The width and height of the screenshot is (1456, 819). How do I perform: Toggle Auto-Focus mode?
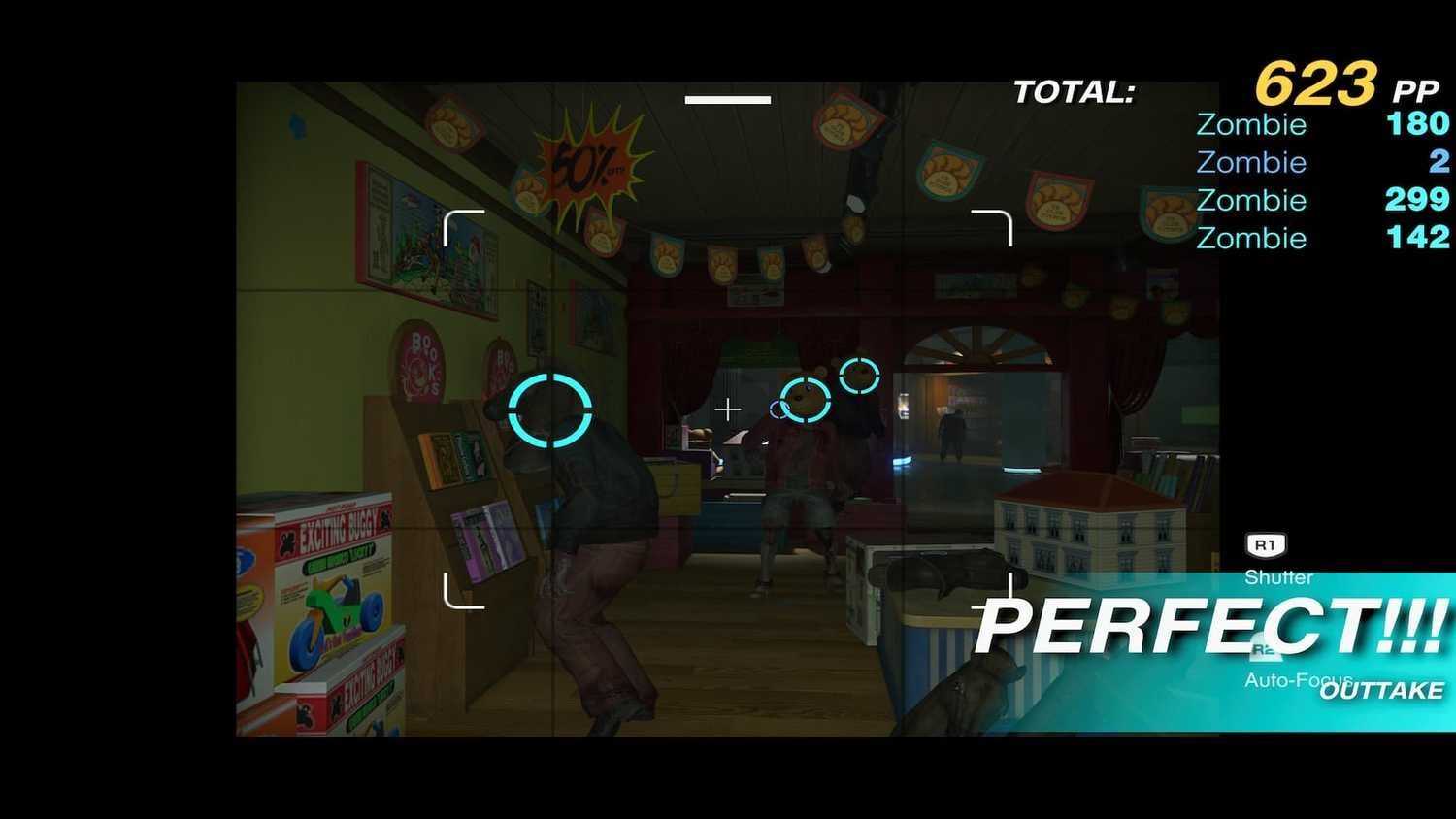1299,679
